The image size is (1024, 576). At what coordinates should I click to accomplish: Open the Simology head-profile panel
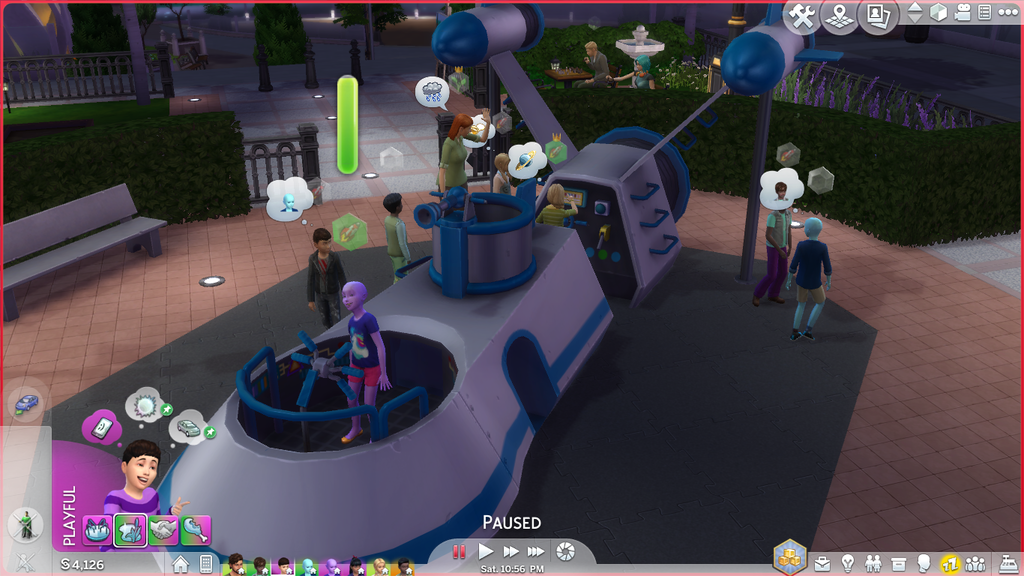924,563
